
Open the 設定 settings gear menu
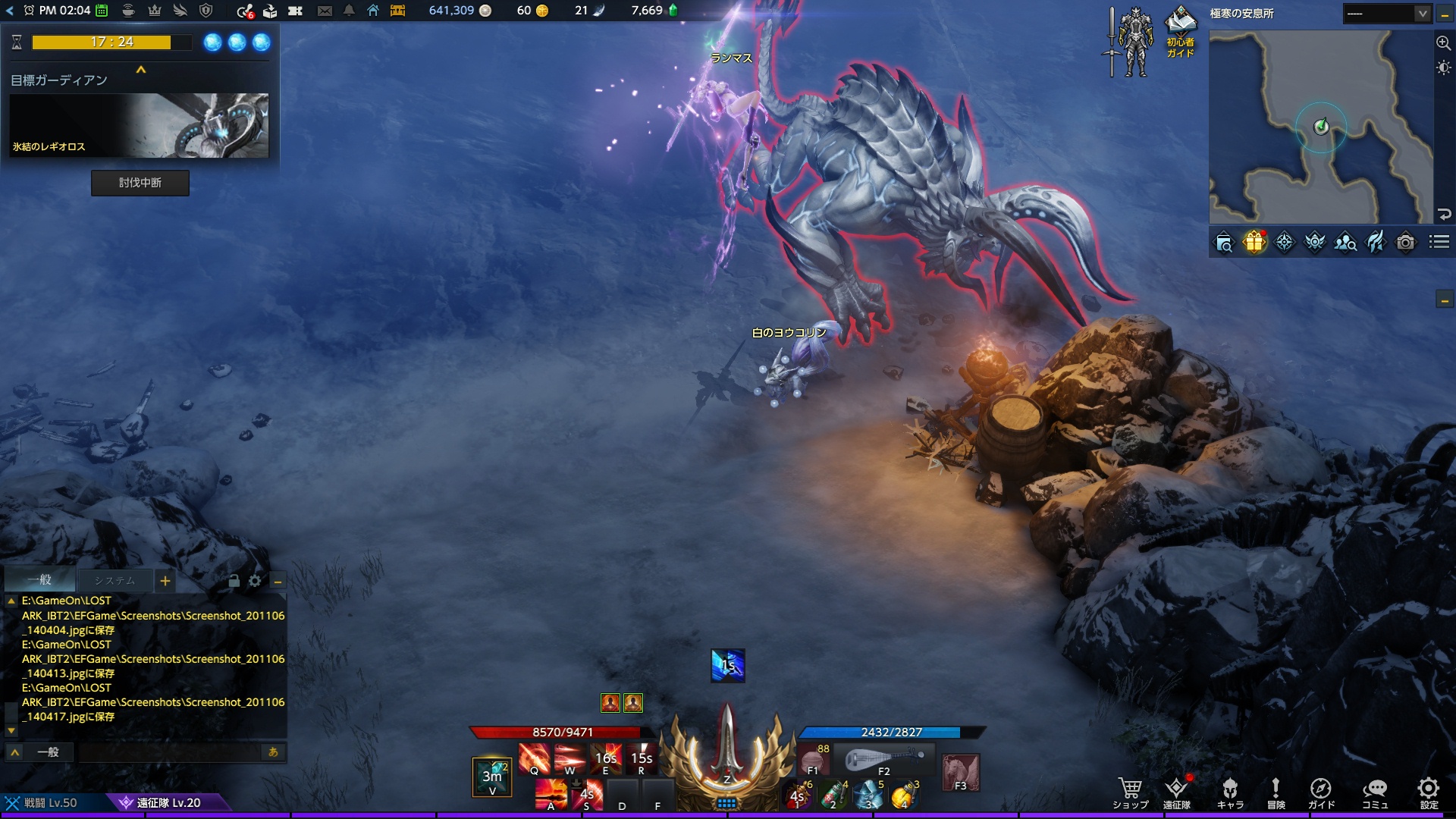1429,792
